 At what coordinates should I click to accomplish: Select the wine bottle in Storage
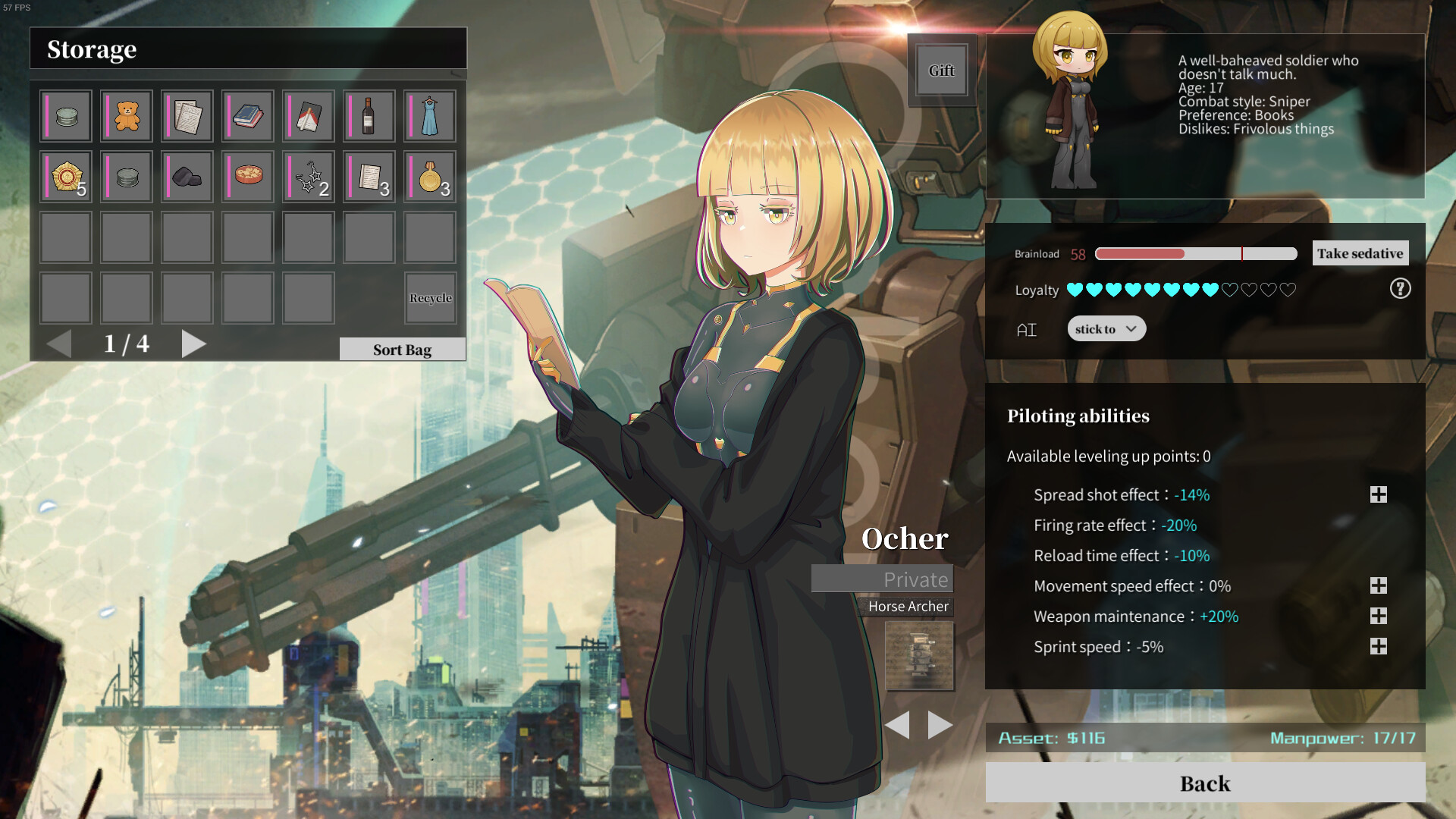369,115
